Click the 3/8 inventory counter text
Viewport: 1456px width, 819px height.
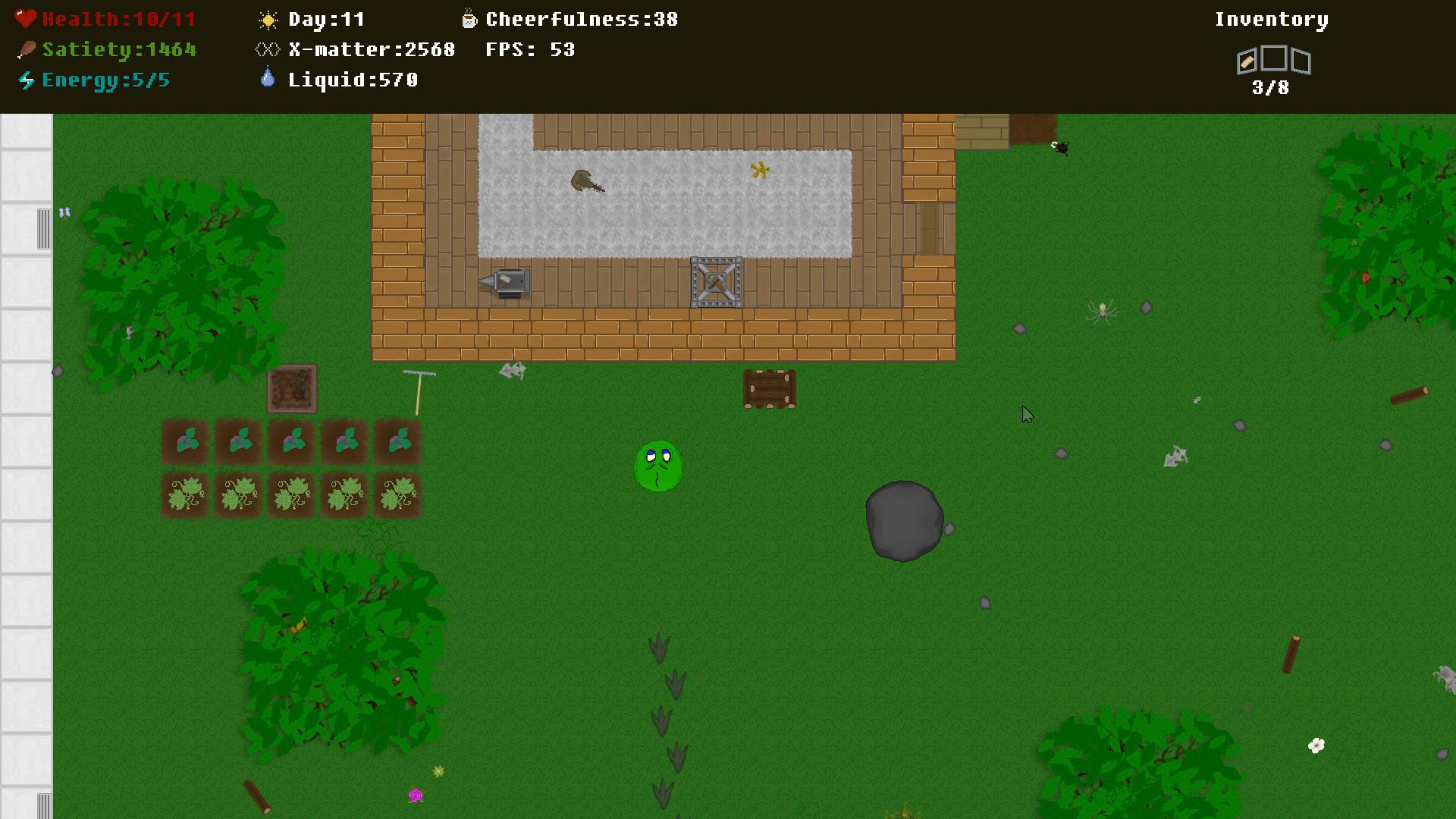pyautogui.click(x=1272, y=89)
